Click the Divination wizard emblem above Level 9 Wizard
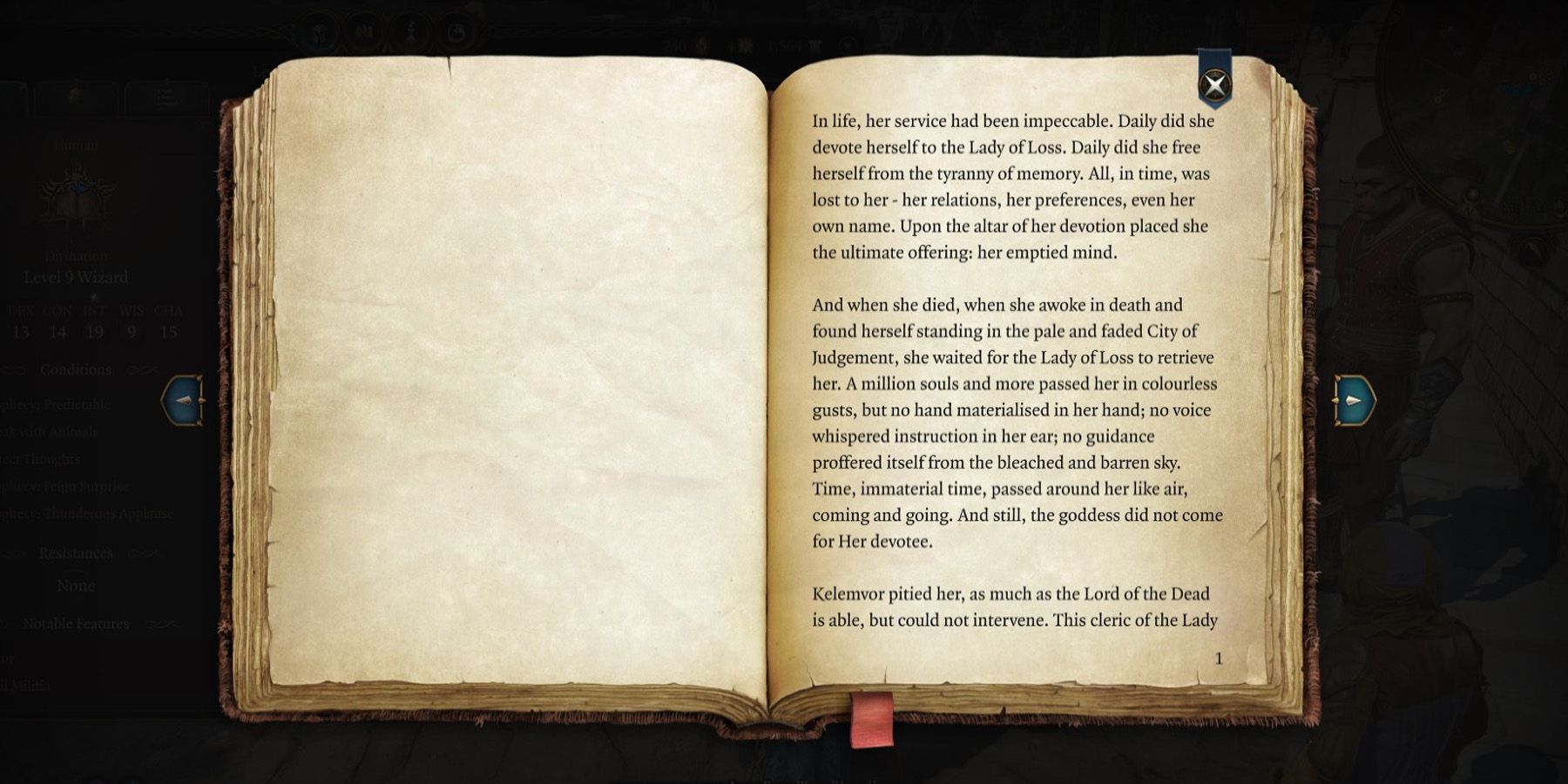The height and width of the screenshot is (784, 1568). point(75,200)
